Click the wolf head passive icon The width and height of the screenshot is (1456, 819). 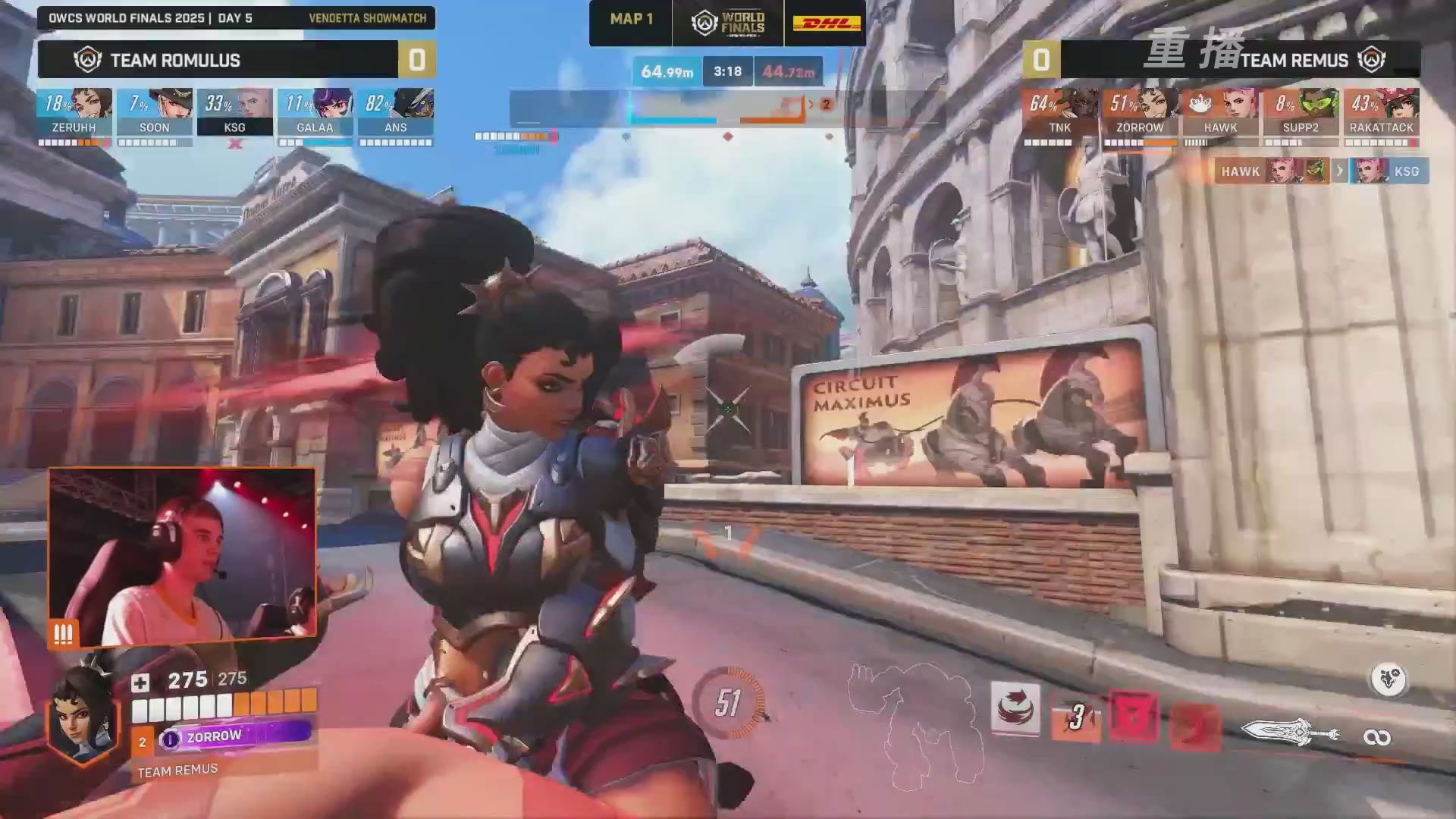pyautogui.click(x=1389, y=679)
